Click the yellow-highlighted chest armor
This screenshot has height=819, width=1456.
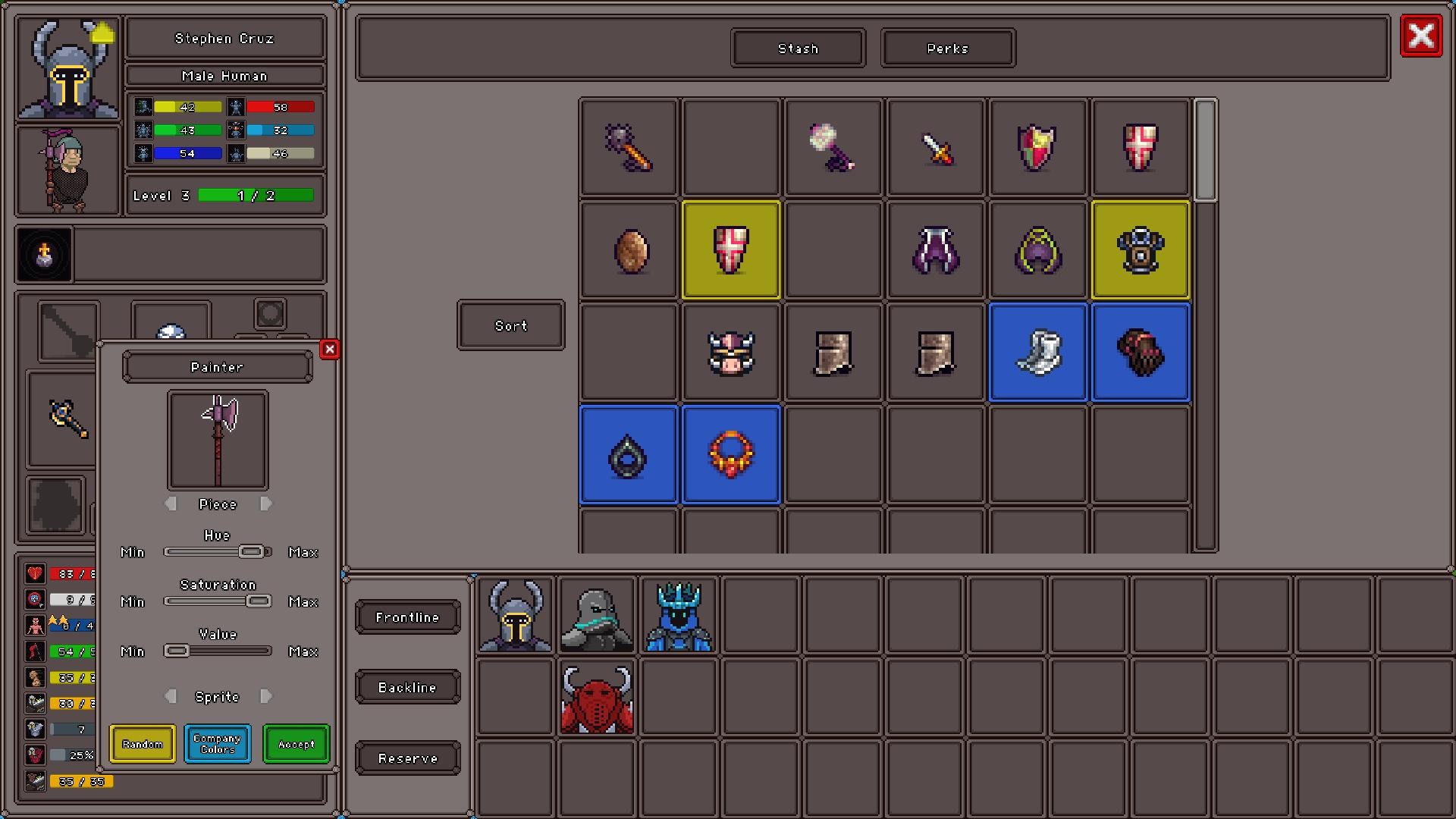pos(1141,250)
